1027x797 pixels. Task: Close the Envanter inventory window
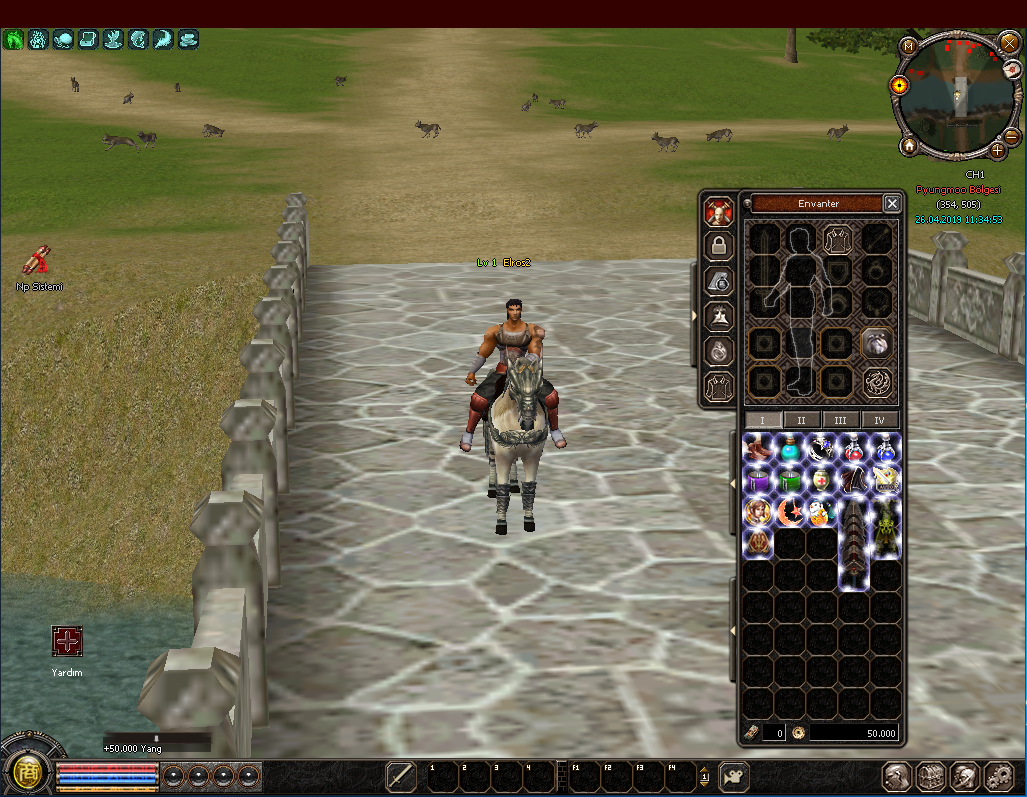892,204
